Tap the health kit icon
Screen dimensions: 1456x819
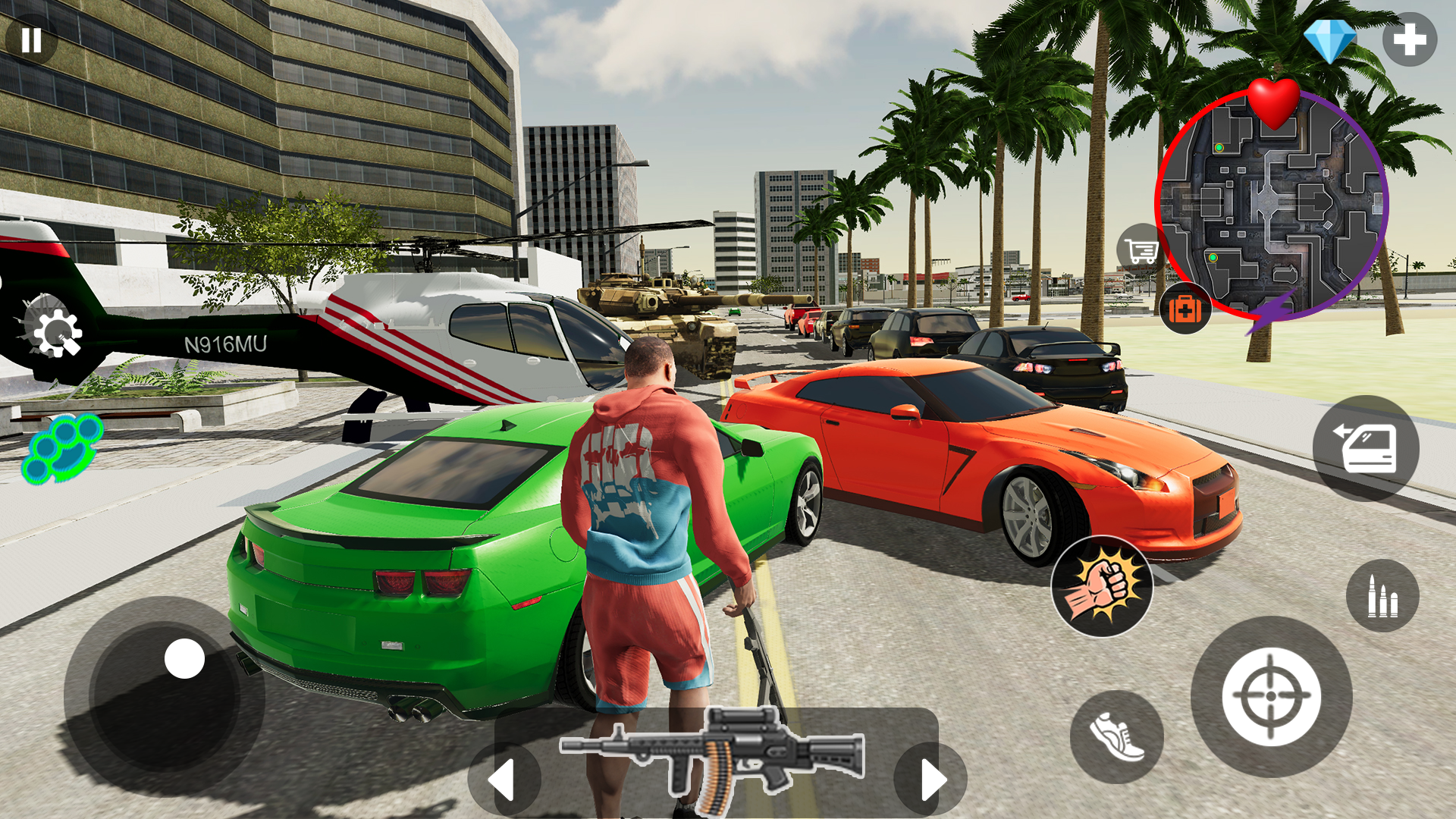[x=1186, y=309]
